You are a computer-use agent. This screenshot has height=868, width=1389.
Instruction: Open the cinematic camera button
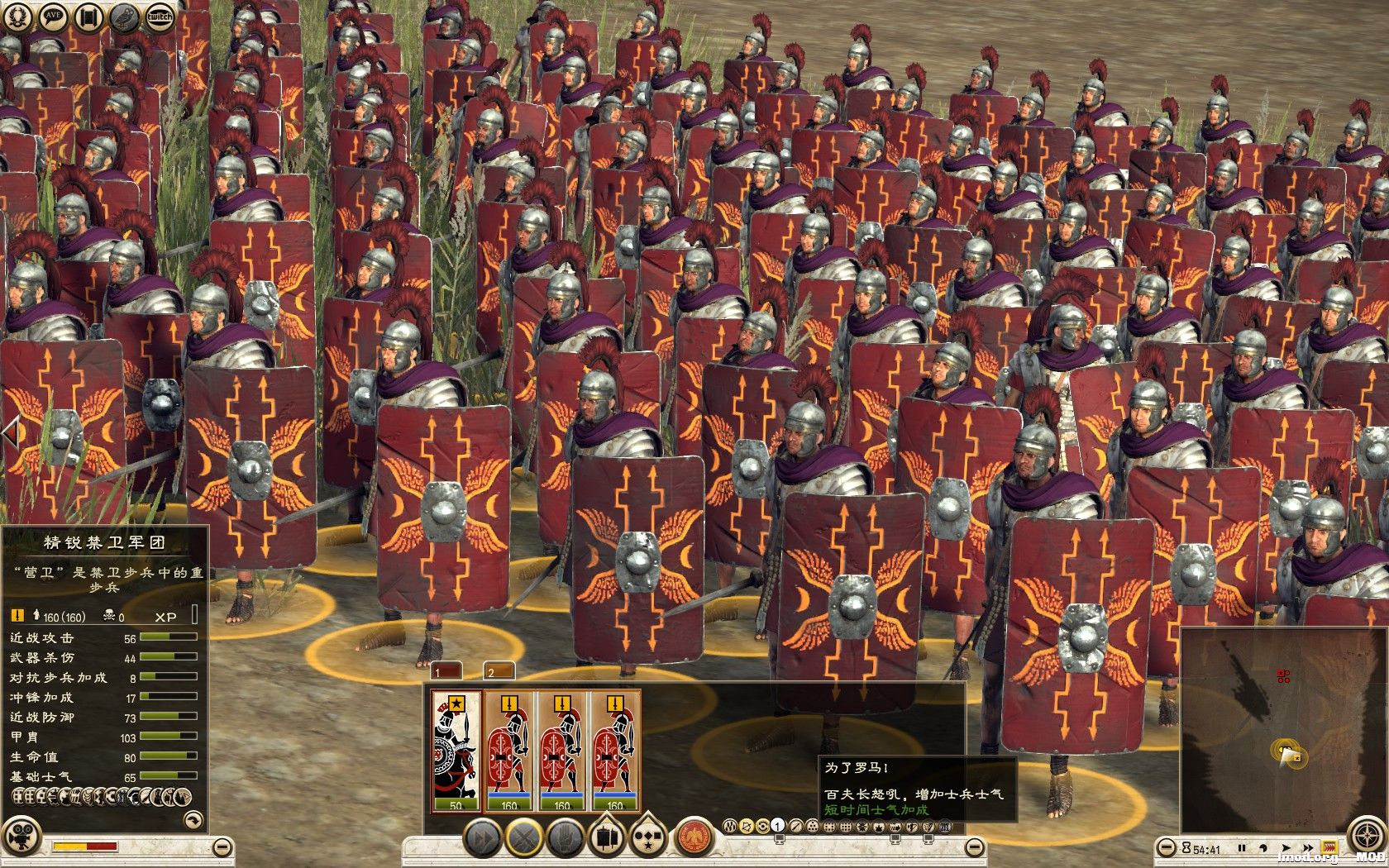coord(27,828)
